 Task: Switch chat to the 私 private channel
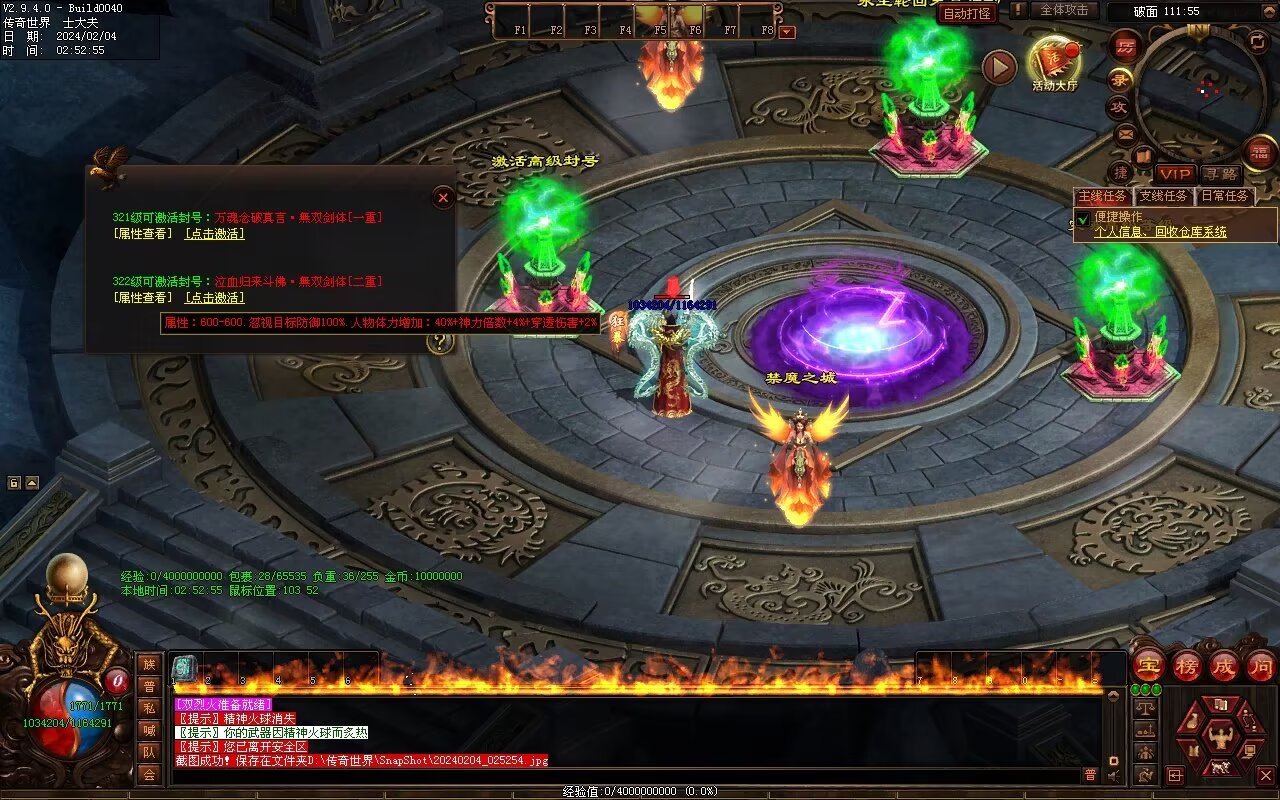click(149, 708)
